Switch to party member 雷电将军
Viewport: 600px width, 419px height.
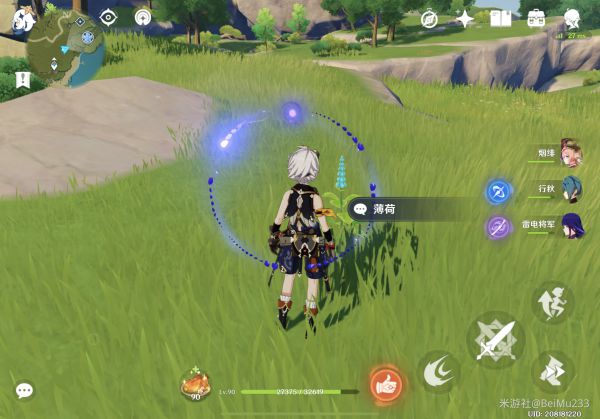571,224
